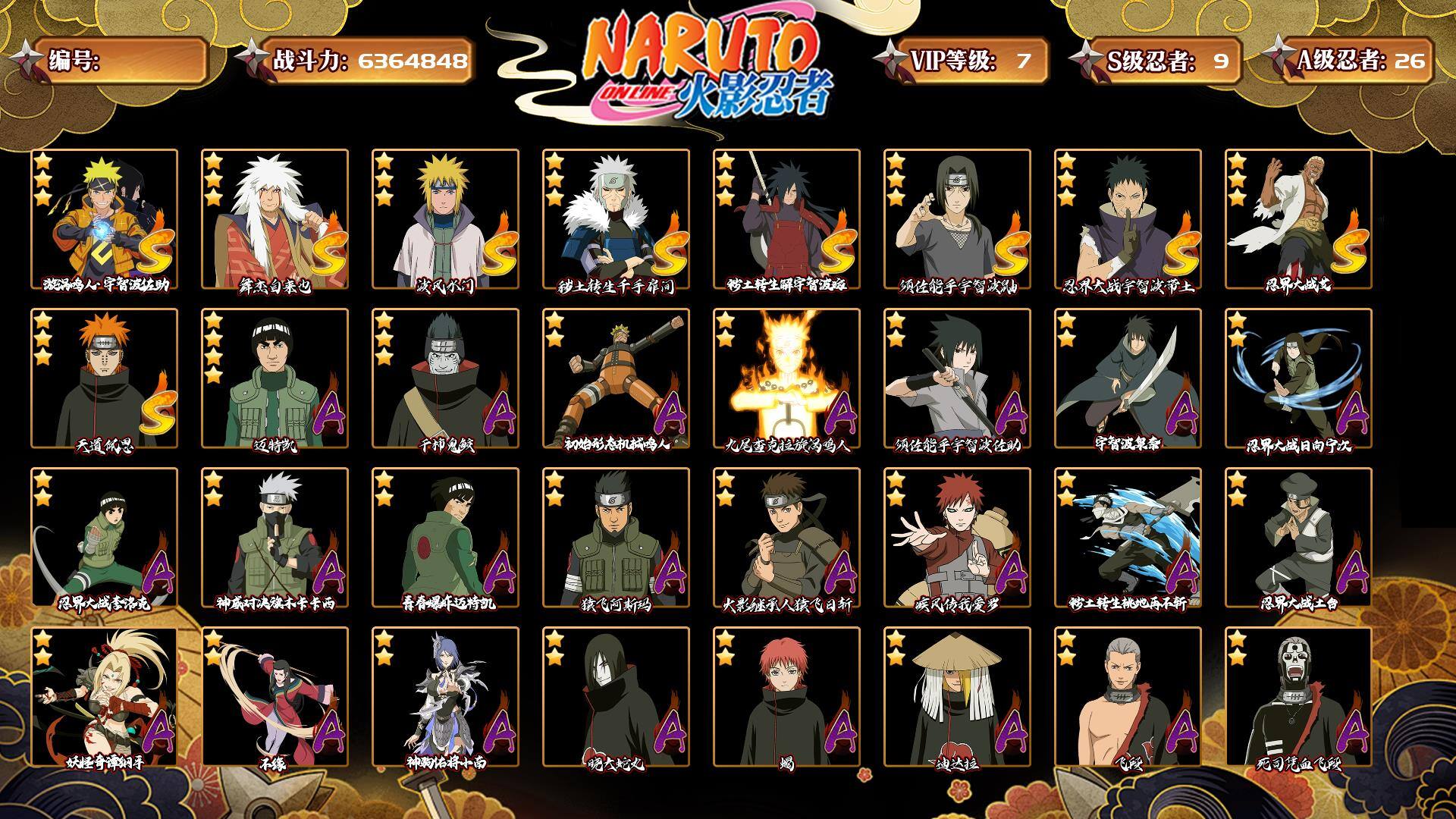
Task: Pick the Kisame Hoshigaki card
Action: pyautogui.click(x=445, y=378)
